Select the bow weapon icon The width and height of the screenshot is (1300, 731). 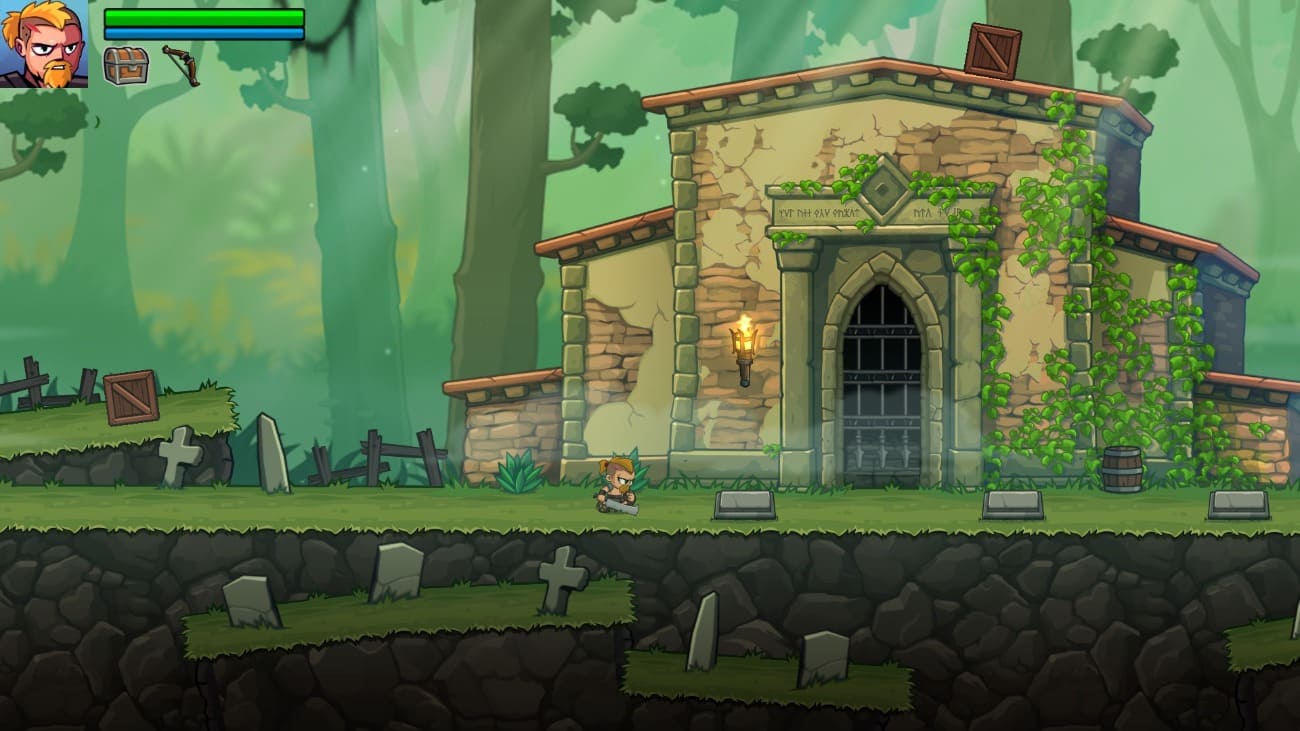pyautogui.click(x=181, y=65)
